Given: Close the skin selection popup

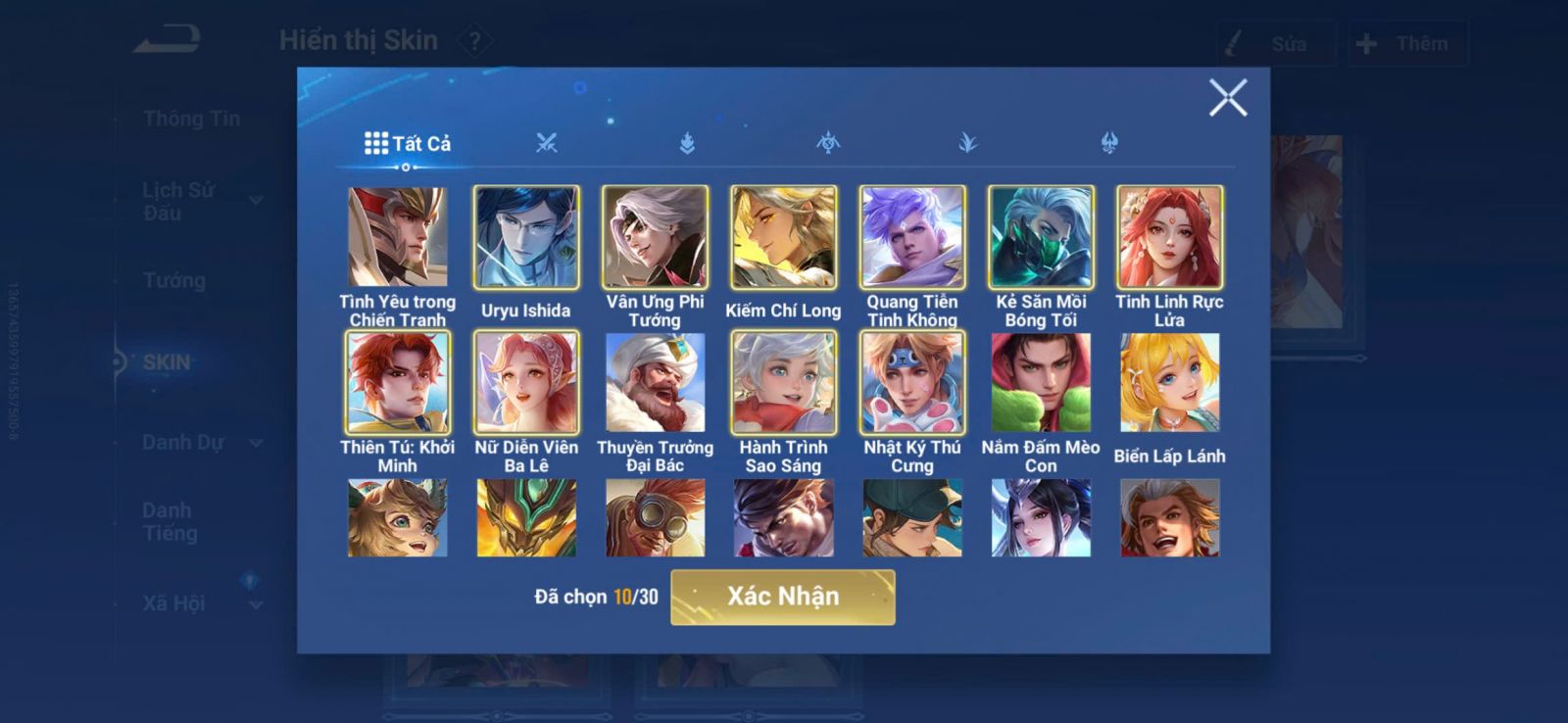Looking at the screenshot, I should 1227,98.
